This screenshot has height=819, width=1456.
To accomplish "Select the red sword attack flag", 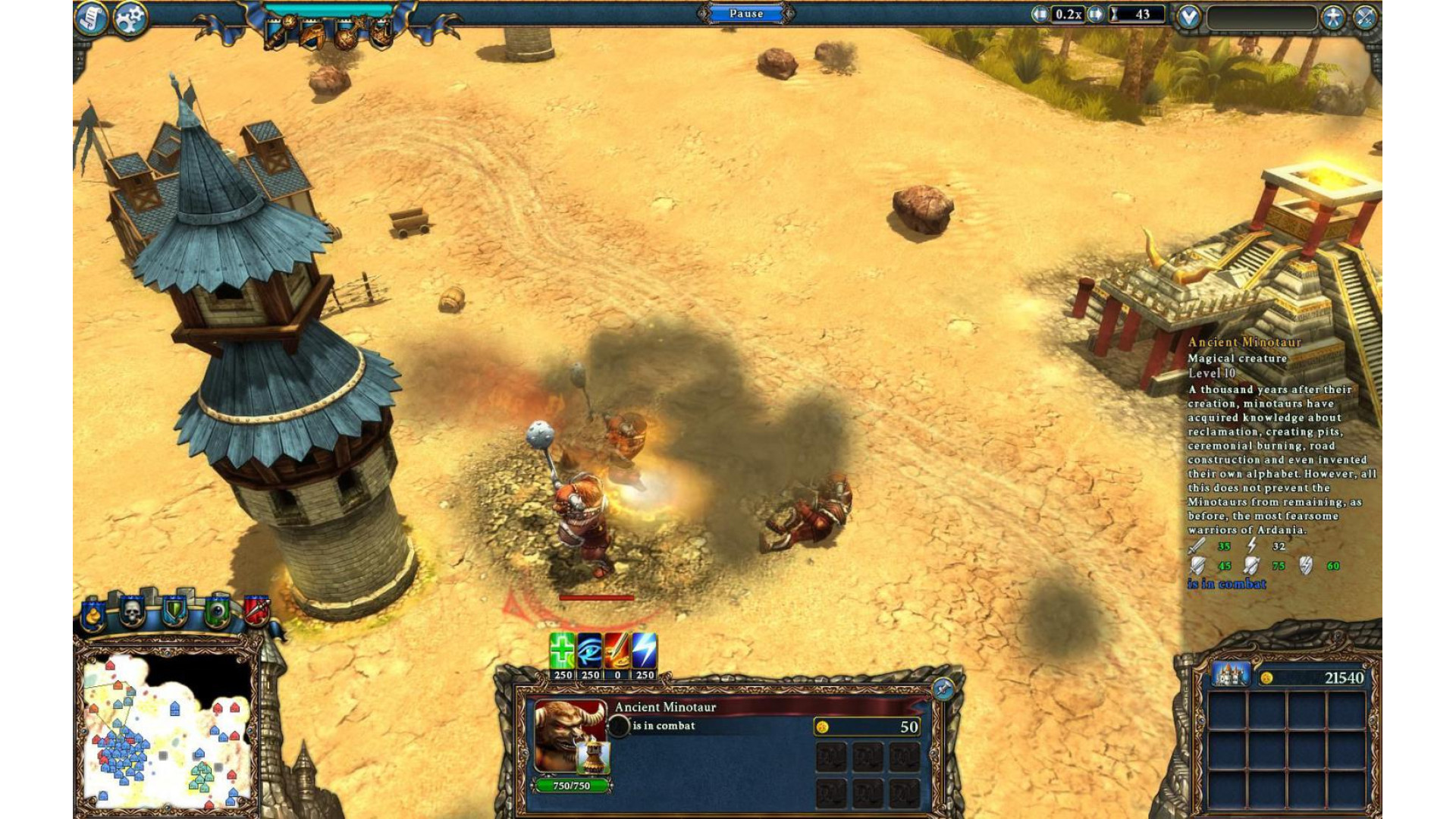I will click(257, 610).
